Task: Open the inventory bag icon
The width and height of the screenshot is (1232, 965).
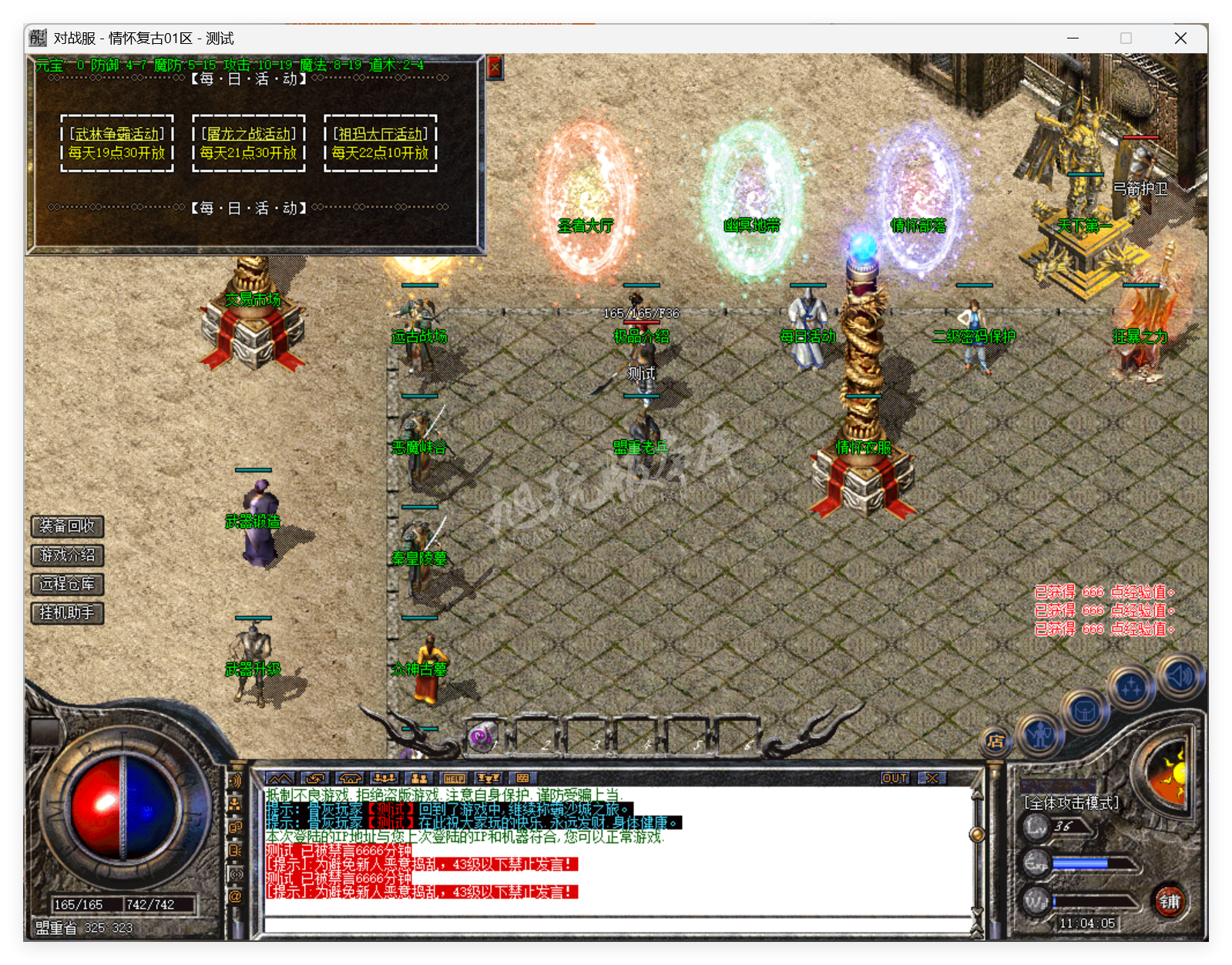Action: coord(1085,712)
